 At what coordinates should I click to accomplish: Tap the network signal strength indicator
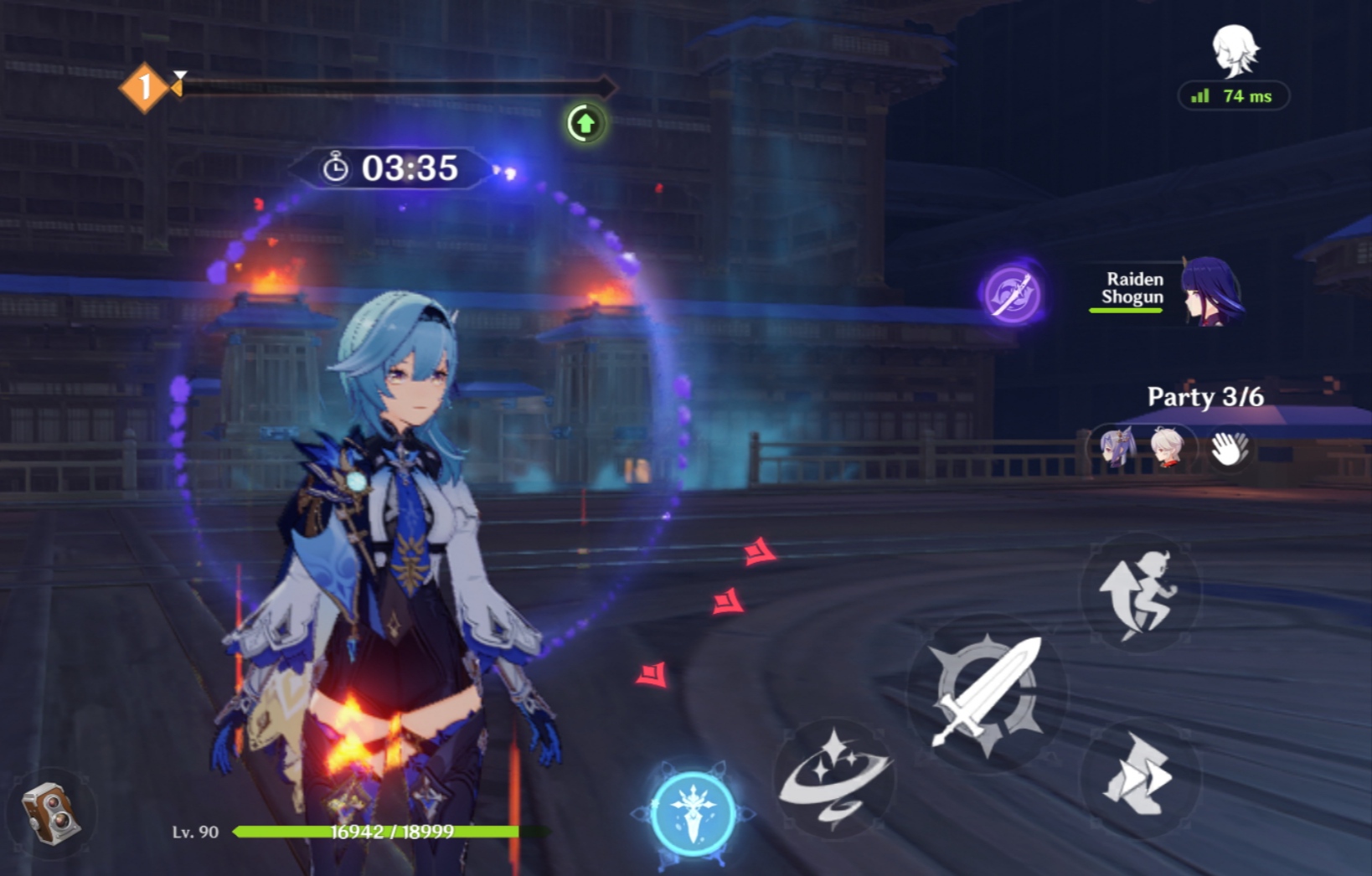[x=1201, y=95]
